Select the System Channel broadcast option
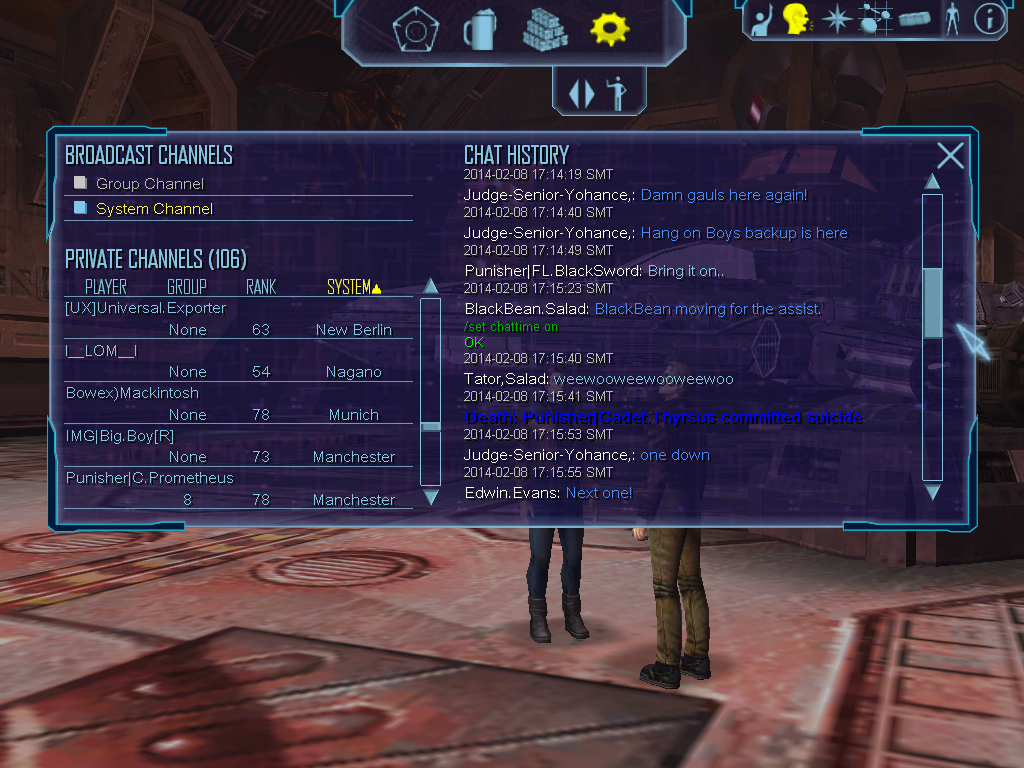1024x768 pixels. 154,209
